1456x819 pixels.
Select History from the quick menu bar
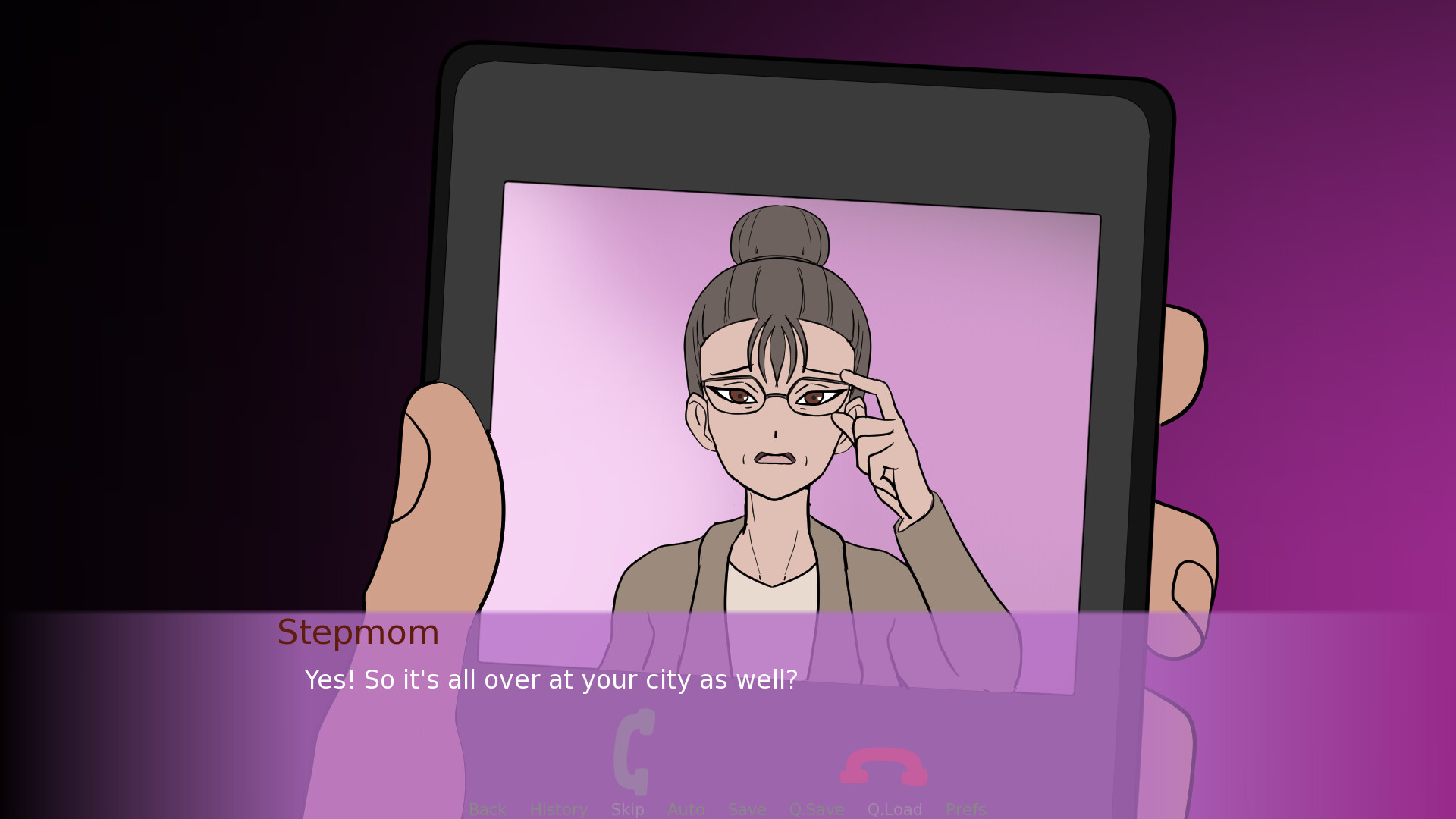tap(558, 808)
